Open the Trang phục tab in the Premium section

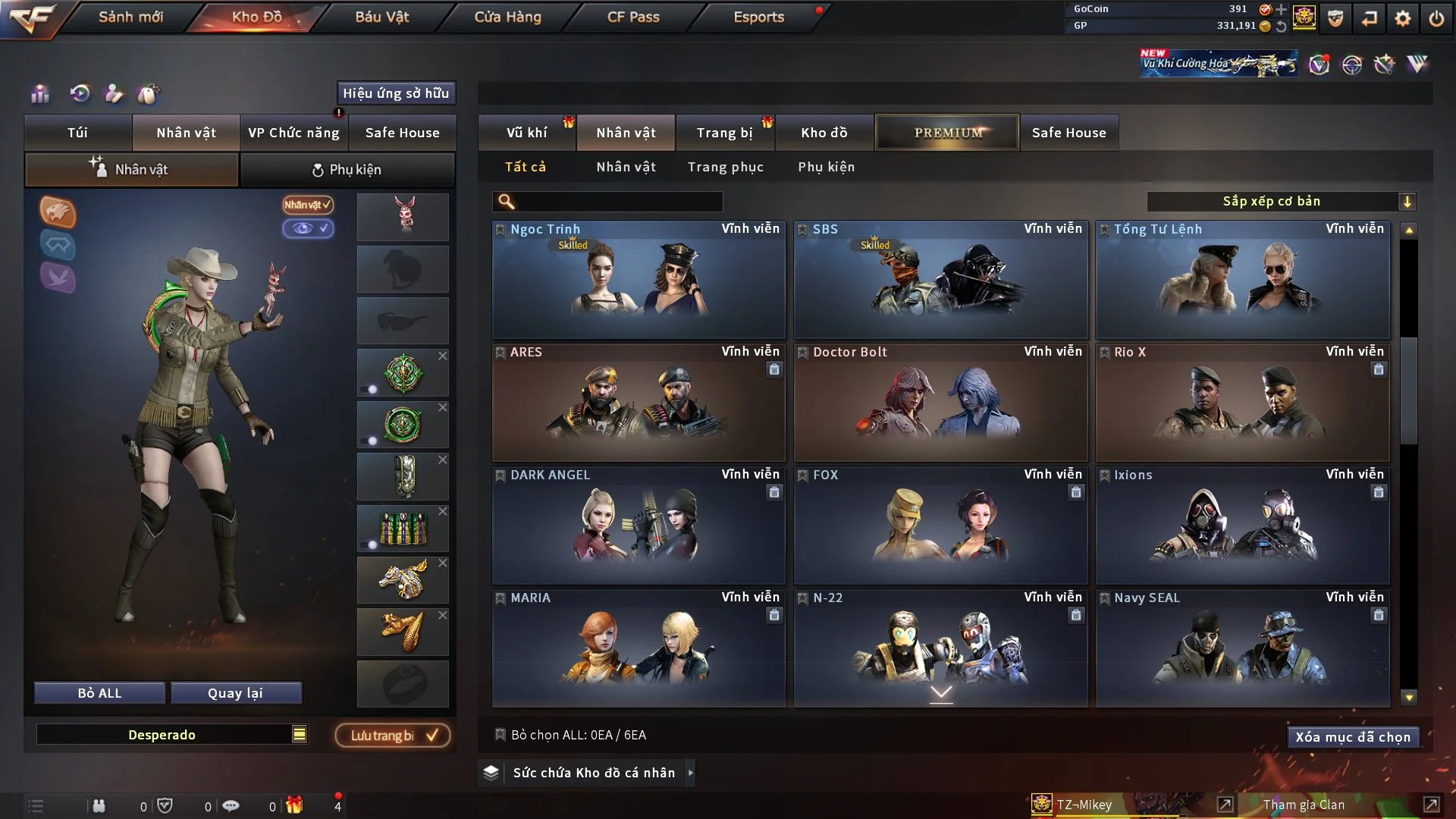point(726,167)
